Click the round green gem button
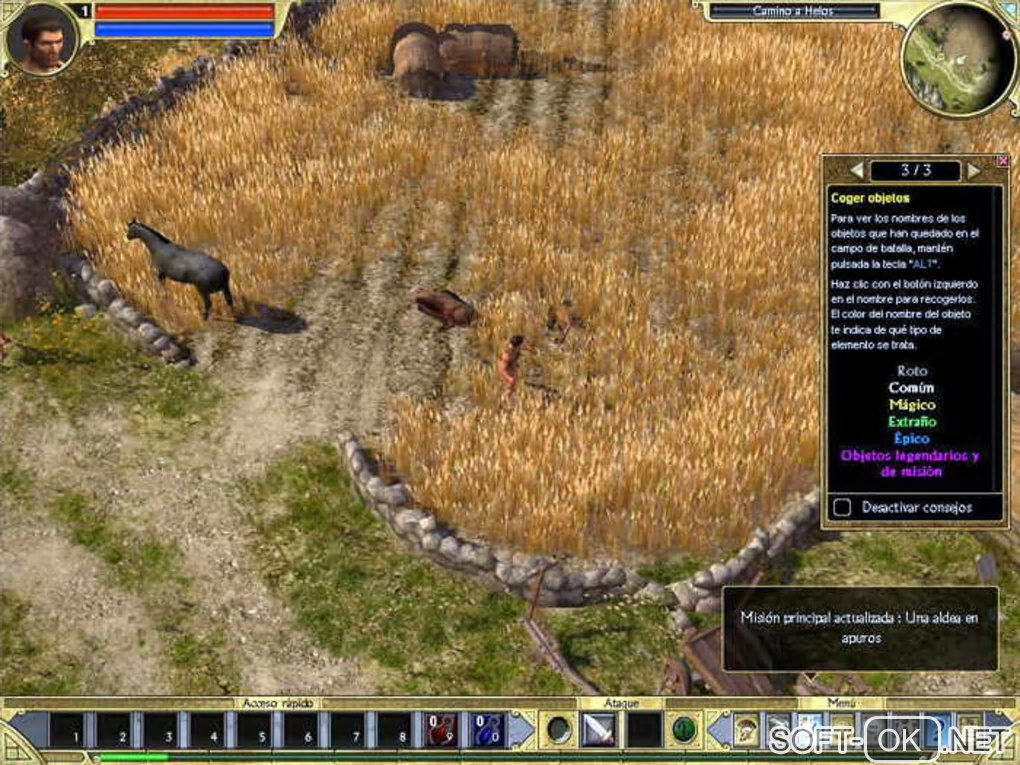 684,730
